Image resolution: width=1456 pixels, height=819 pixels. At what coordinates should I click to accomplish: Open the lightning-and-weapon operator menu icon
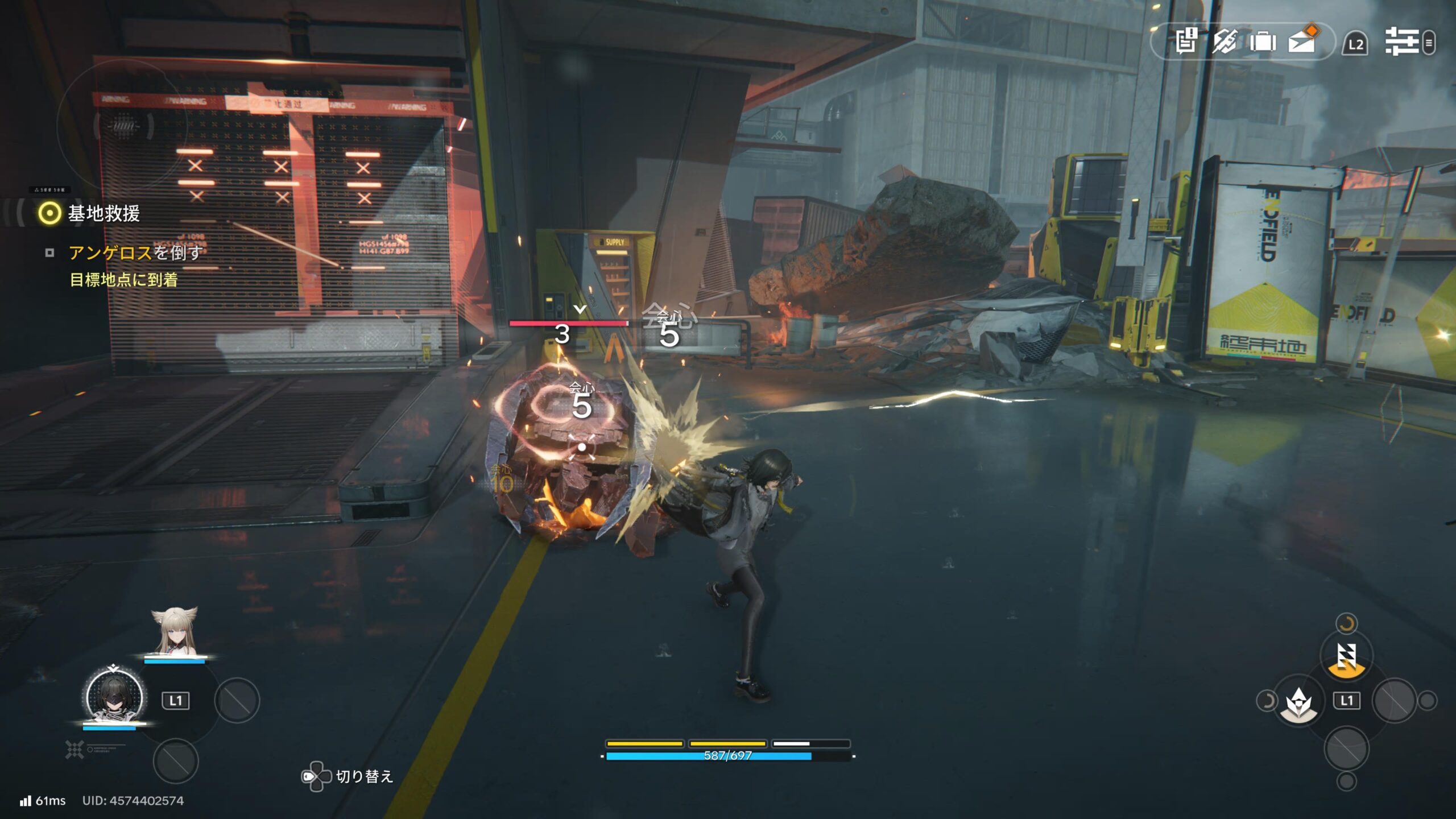tap(1224, 42)
